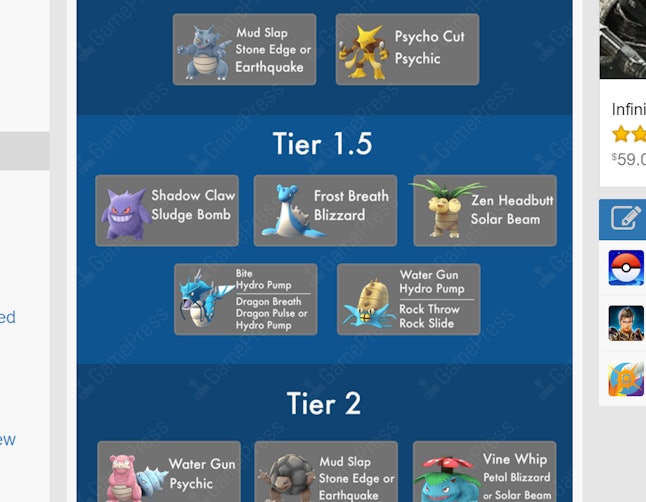Select the Omastar Water Gun Hydro Pump card

pos(408,299)
